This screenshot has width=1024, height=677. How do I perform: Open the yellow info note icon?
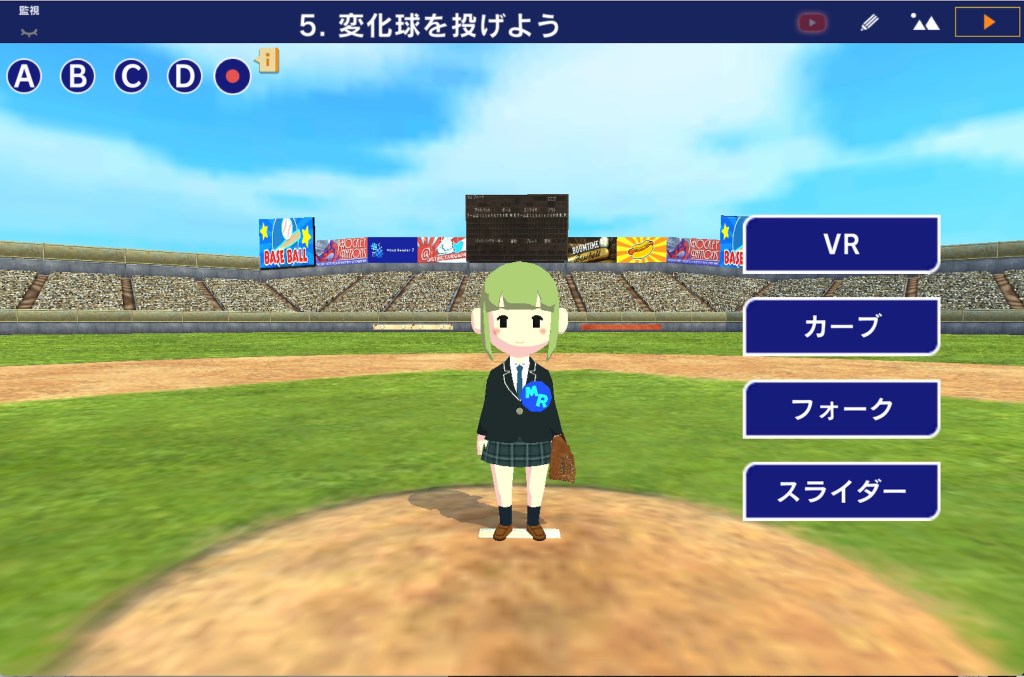point(269,61)
